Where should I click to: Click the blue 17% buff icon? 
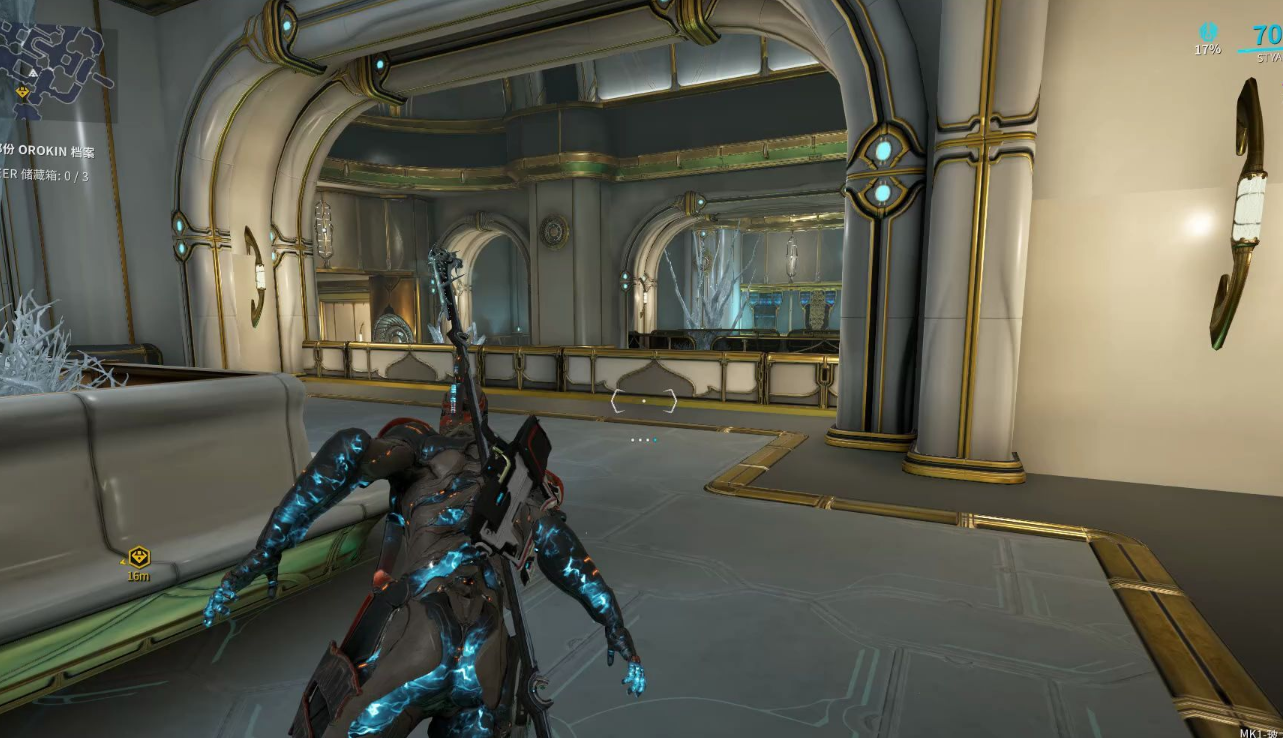tap(1208, 33)
